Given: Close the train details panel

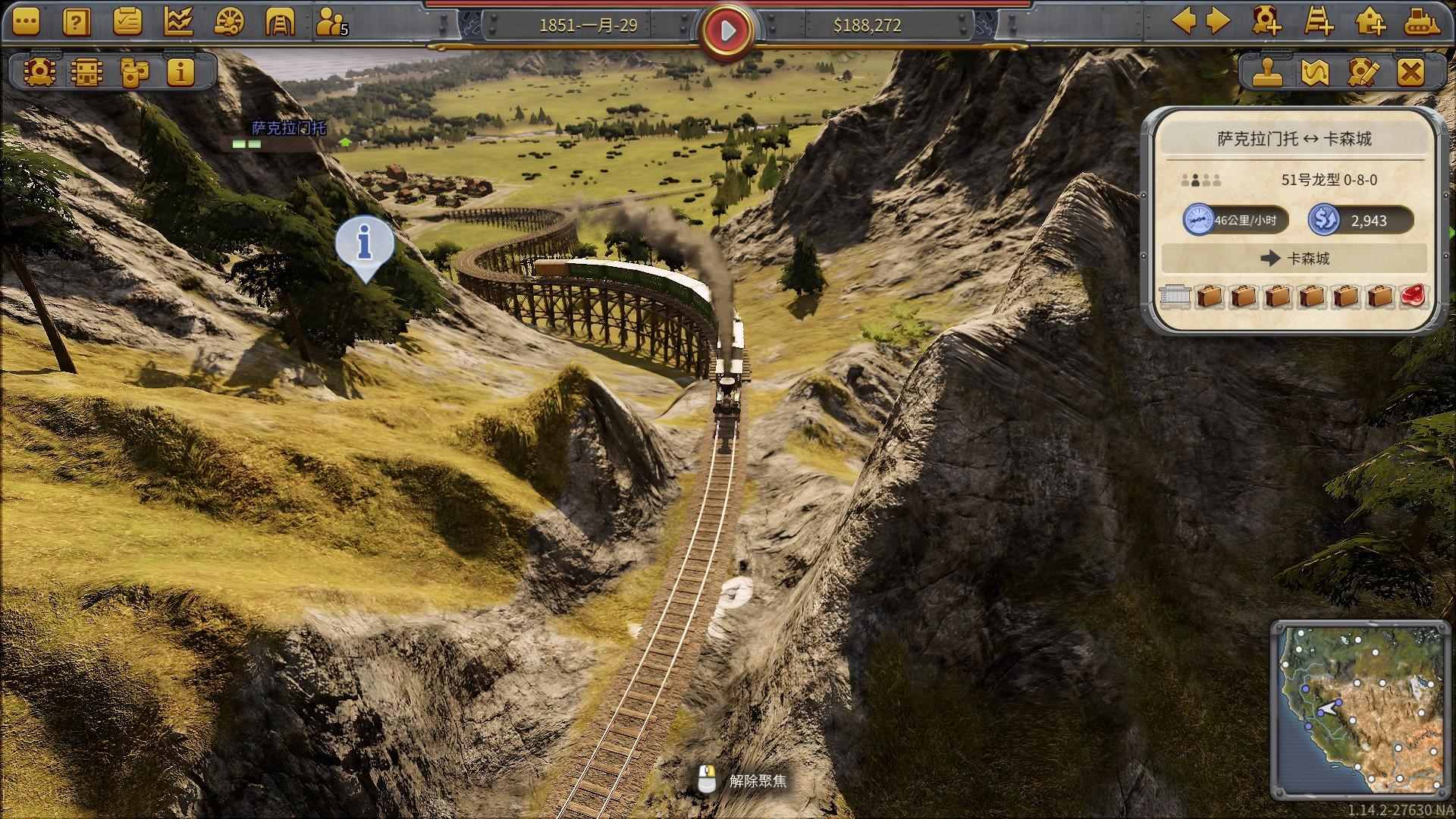Looking at the screenshot, I should coord(1410,73).
